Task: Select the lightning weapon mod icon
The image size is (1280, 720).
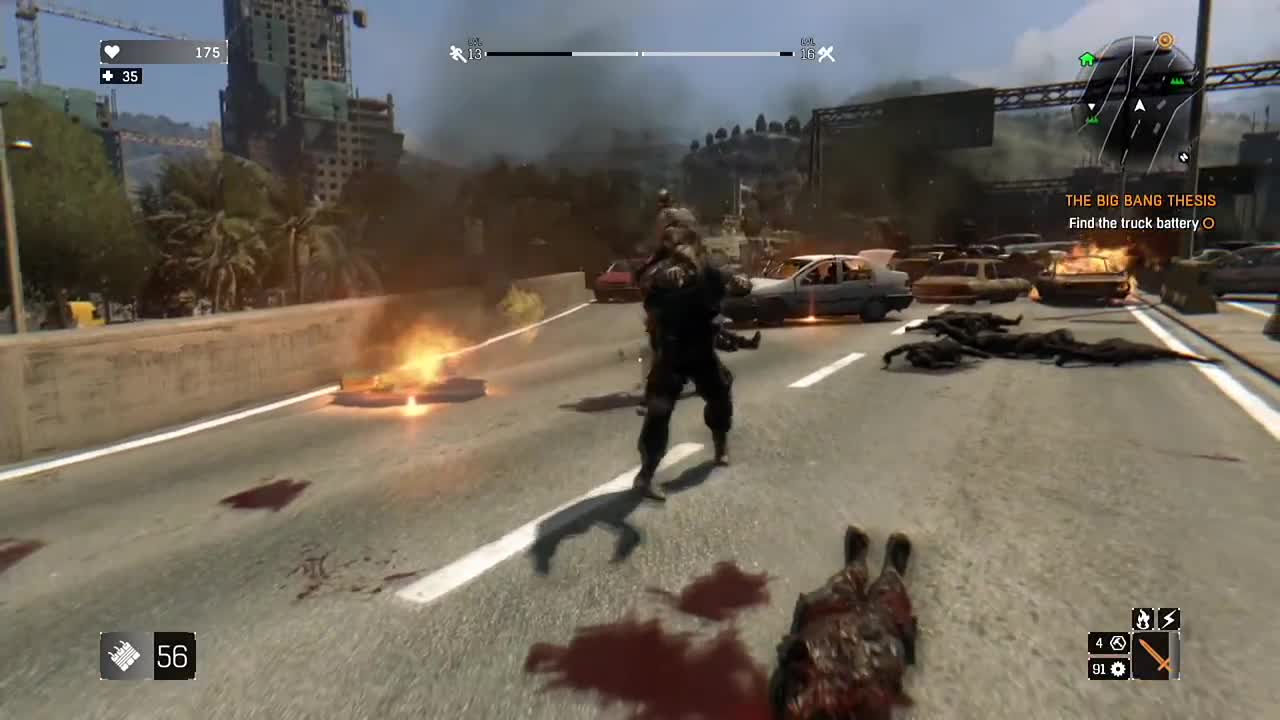Action: pyautogui.click(x=1169, y=619)
